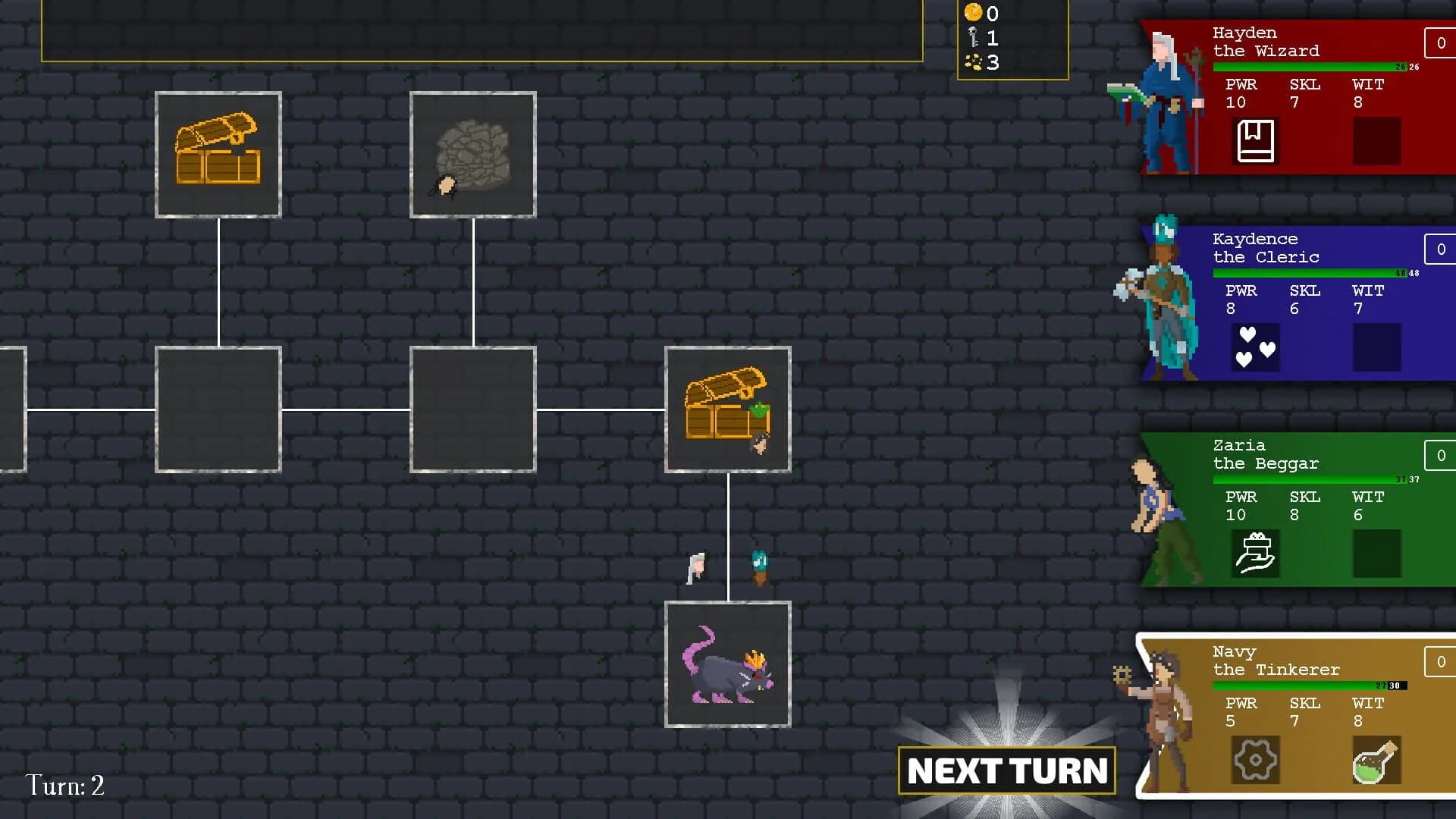Select the begging hand icon on Zaria's card

1256,554
